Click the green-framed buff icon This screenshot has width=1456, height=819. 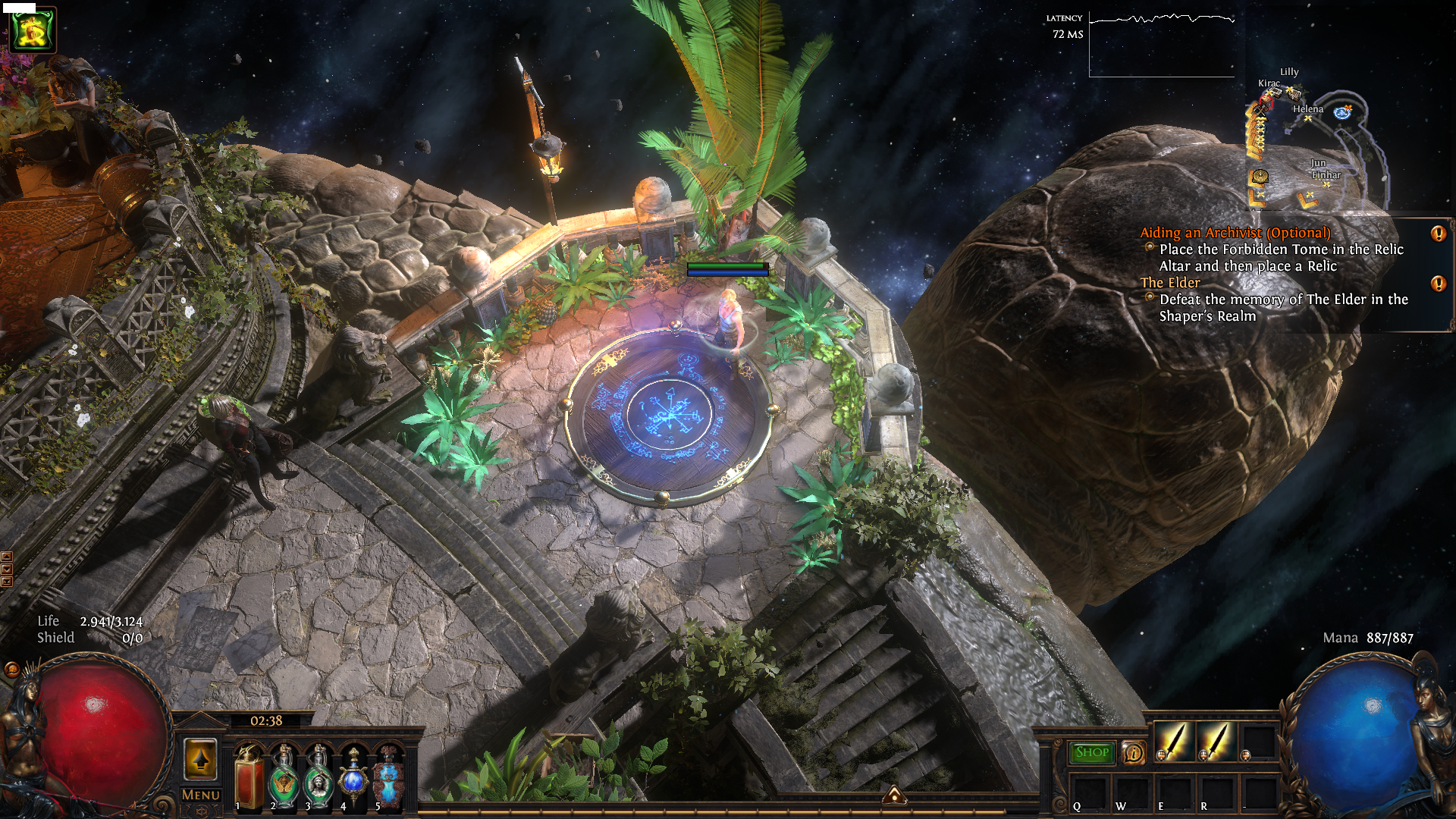click(33, 30)
